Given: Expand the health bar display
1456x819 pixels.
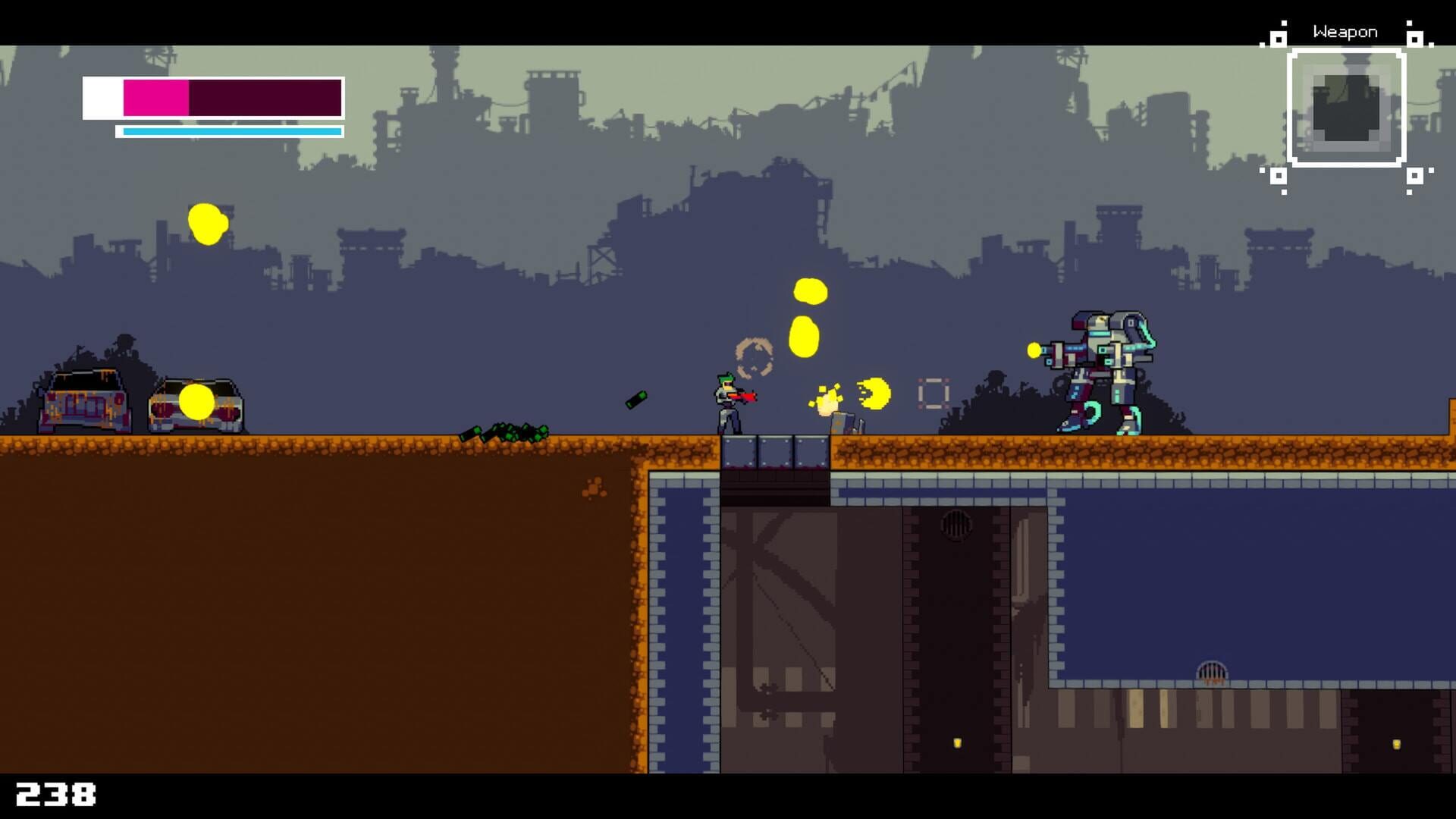Looking at the screenshot, I should pos(212,97).
